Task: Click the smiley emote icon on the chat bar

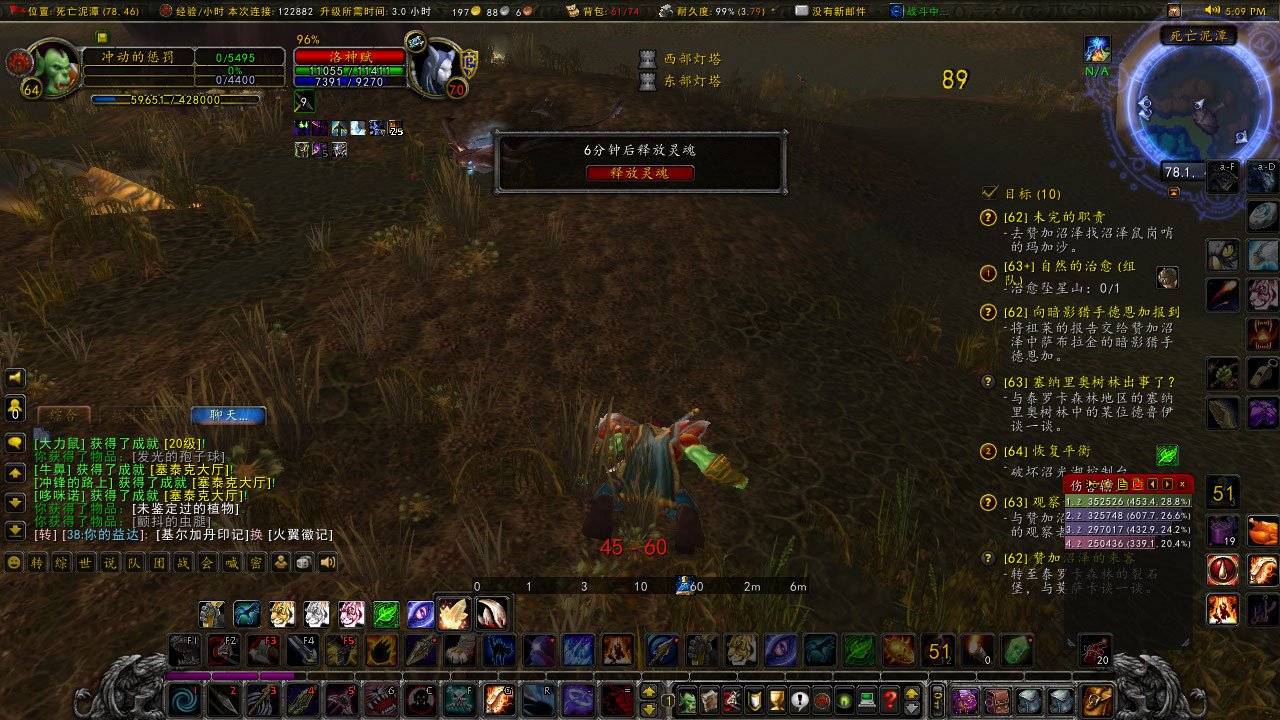Action: (x=12, y=562)
